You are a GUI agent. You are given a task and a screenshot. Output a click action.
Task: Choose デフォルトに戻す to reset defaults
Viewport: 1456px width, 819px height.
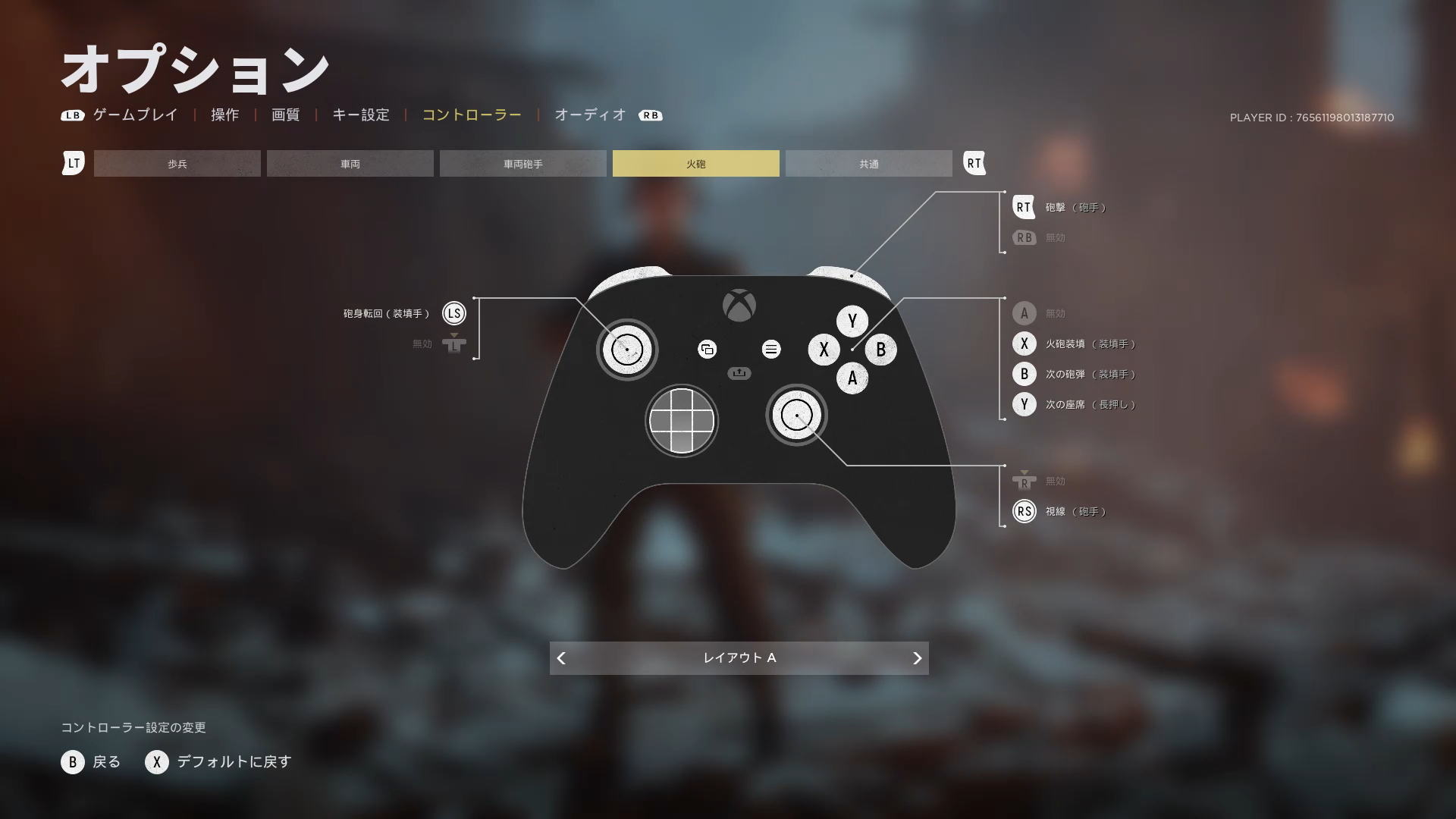coord(219,762)
